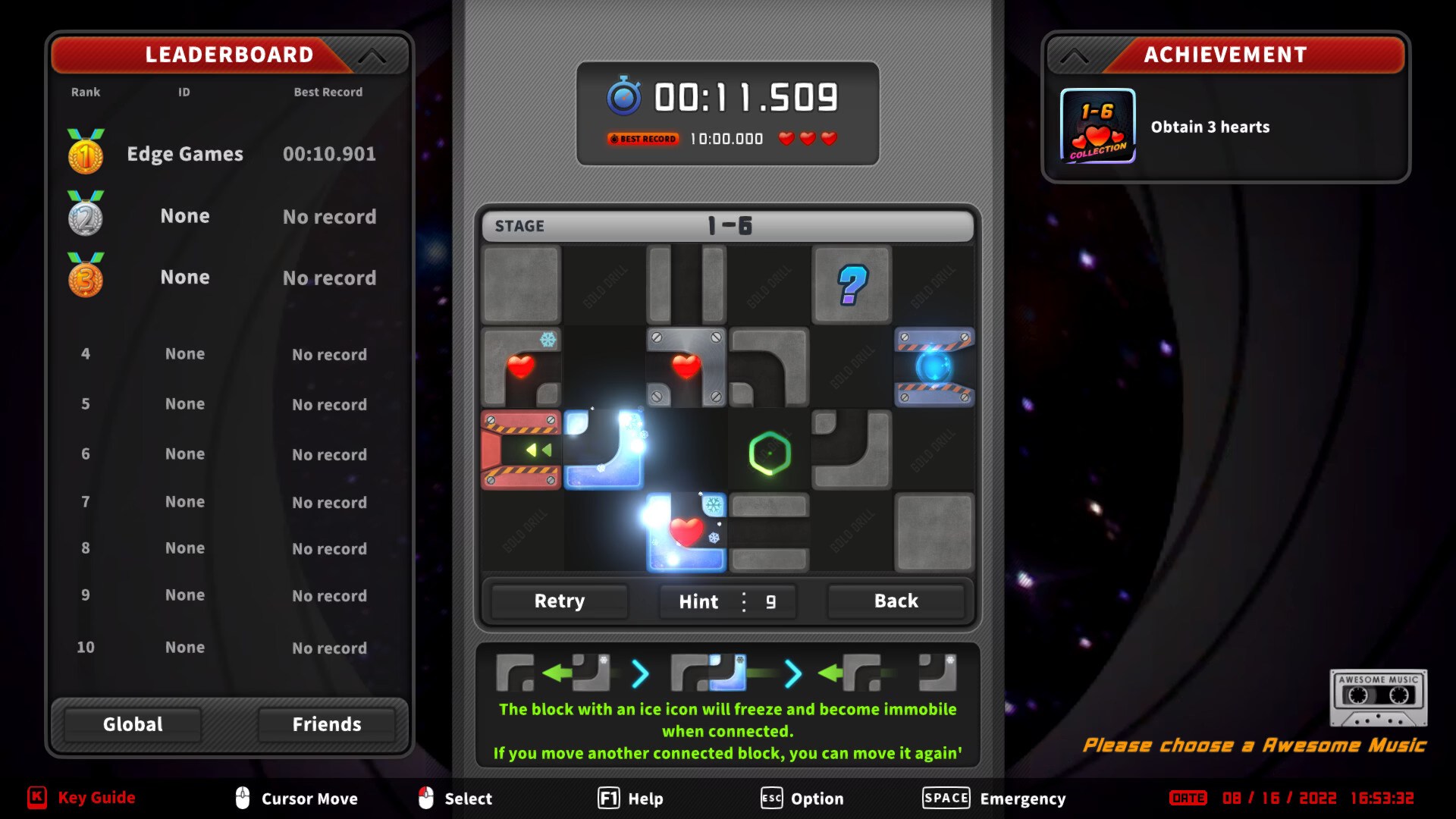
Task: Click the Back button
Action: click(x=896, y=601)
